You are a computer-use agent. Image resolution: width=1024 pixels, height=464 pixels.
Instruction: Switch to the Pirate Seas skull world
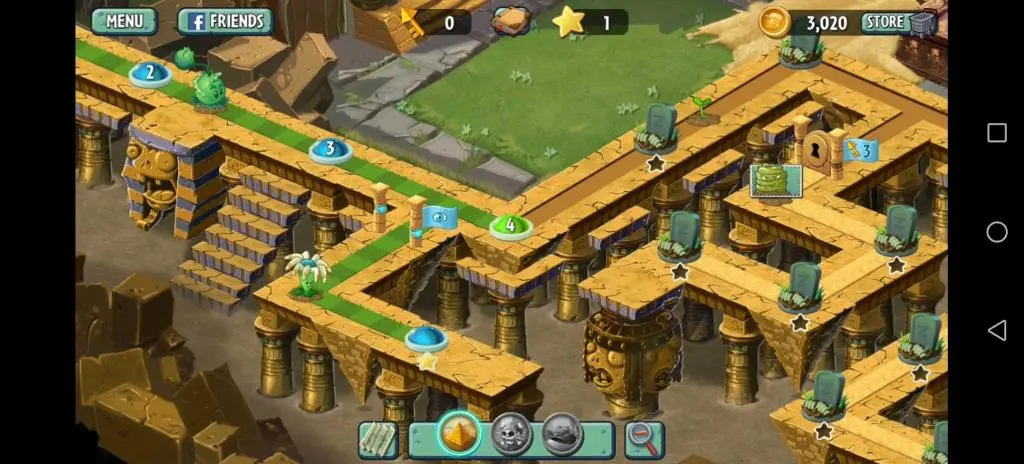click(x=511, y=435)
